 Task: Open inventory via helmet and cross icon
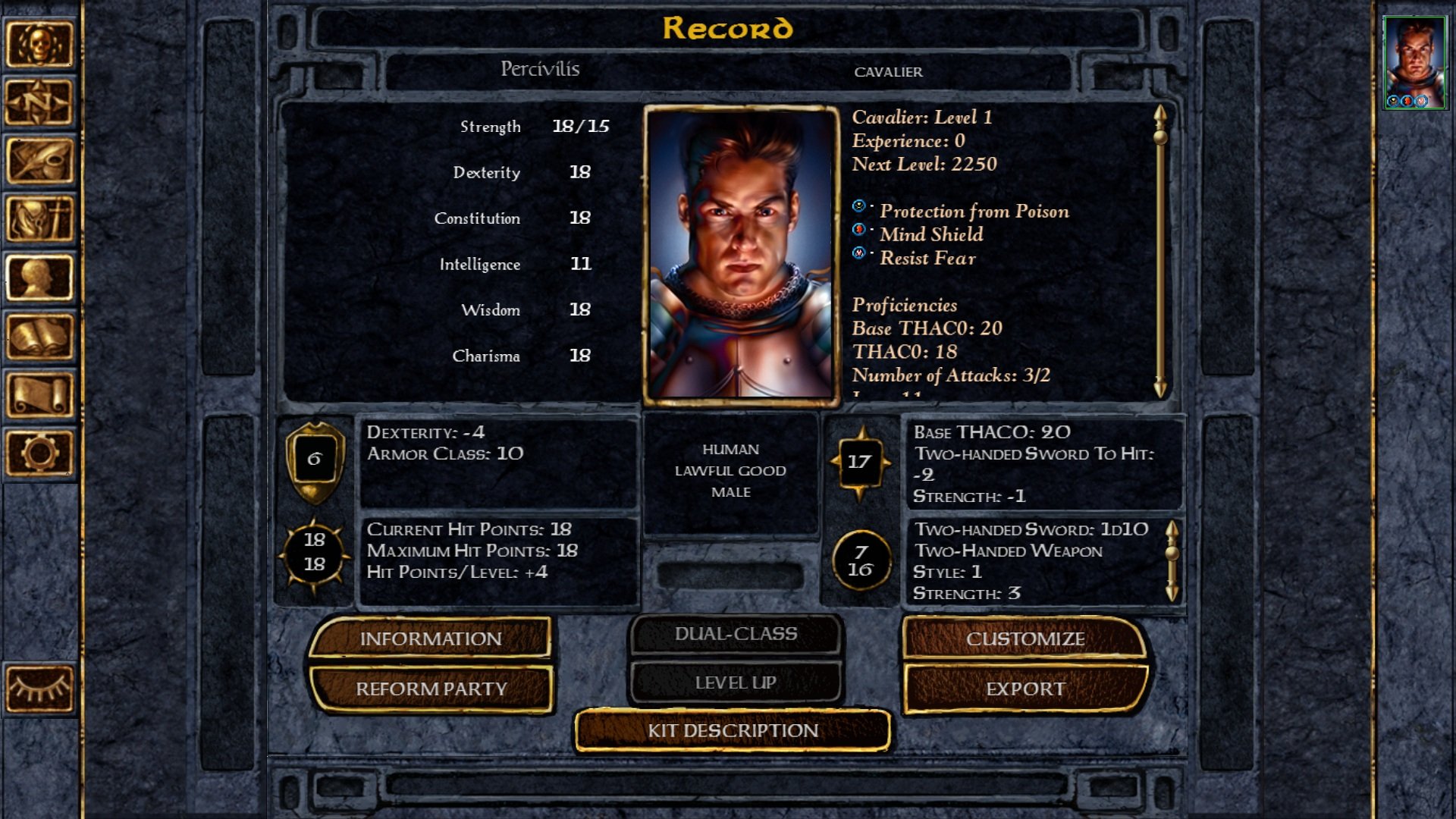(x=39, y=219)
